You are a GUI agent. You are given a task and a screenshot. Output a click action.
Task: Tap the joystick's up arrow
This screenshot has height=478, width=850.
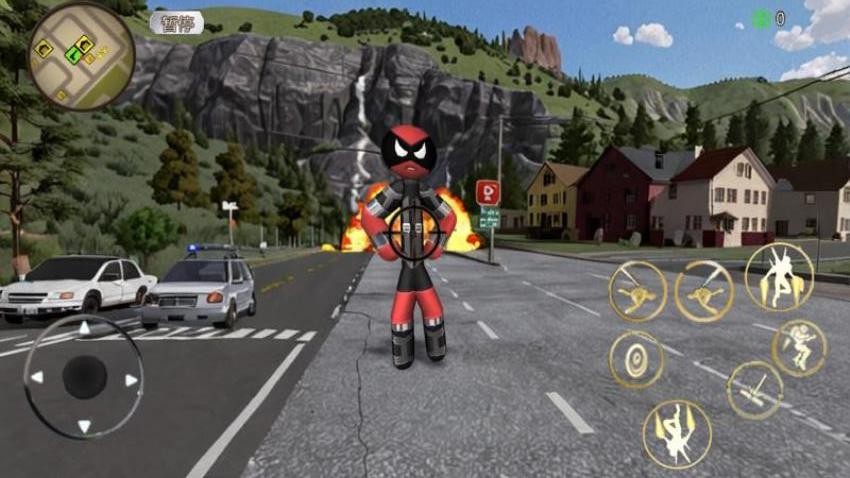point(84,329)
